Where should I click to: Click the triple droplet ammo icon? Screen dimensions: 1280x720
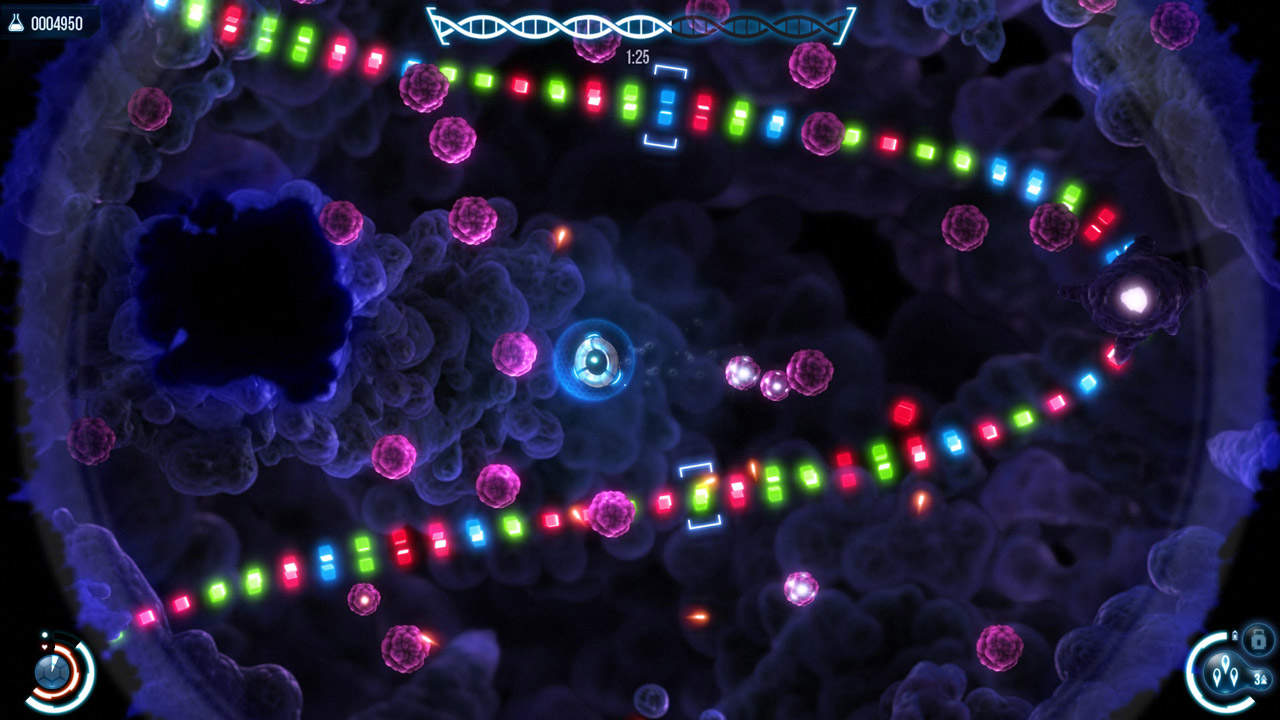(x=1226, y=671)
